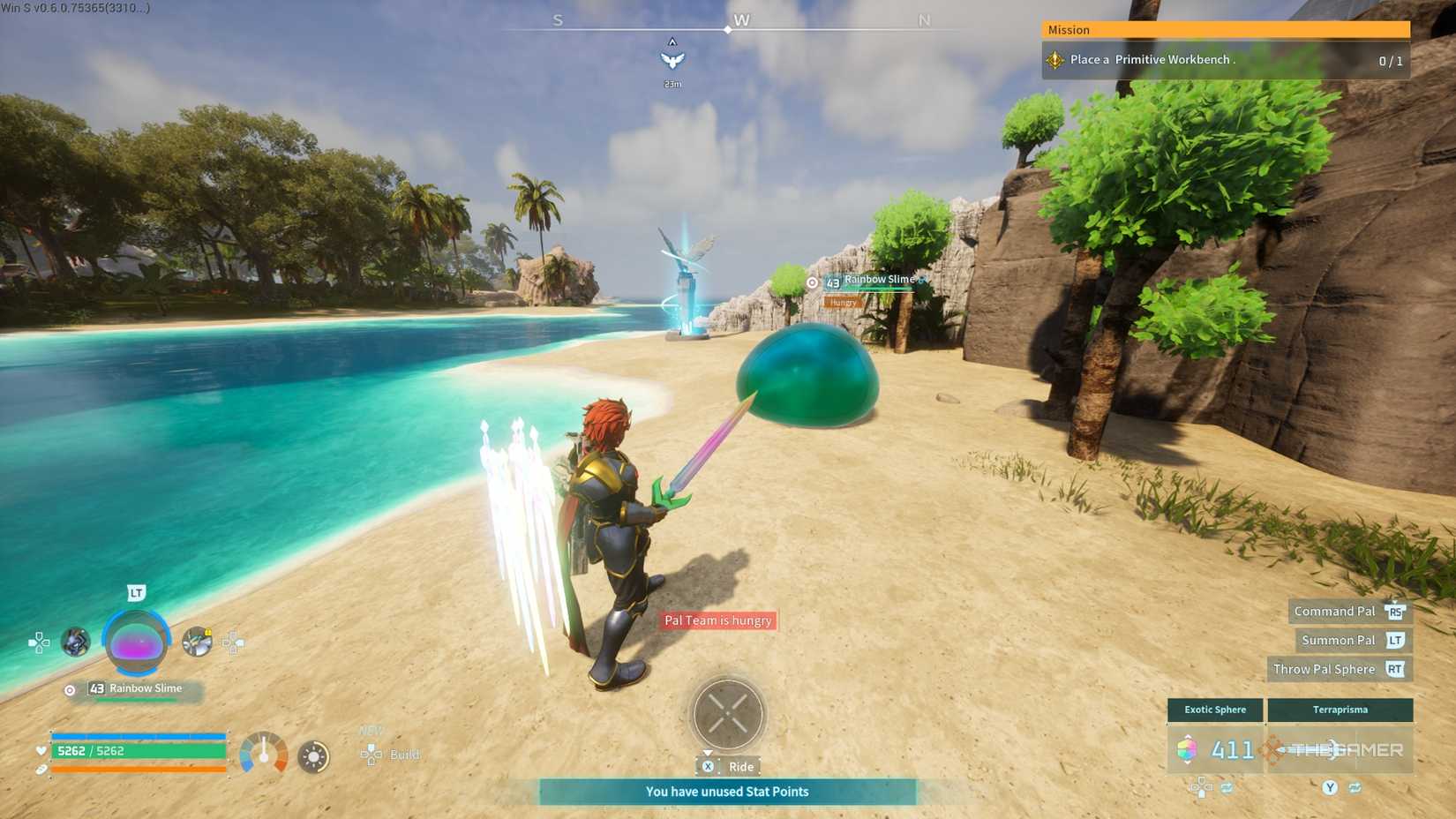
Task: Open the Mission panel header
Action: coord(1225,29)
